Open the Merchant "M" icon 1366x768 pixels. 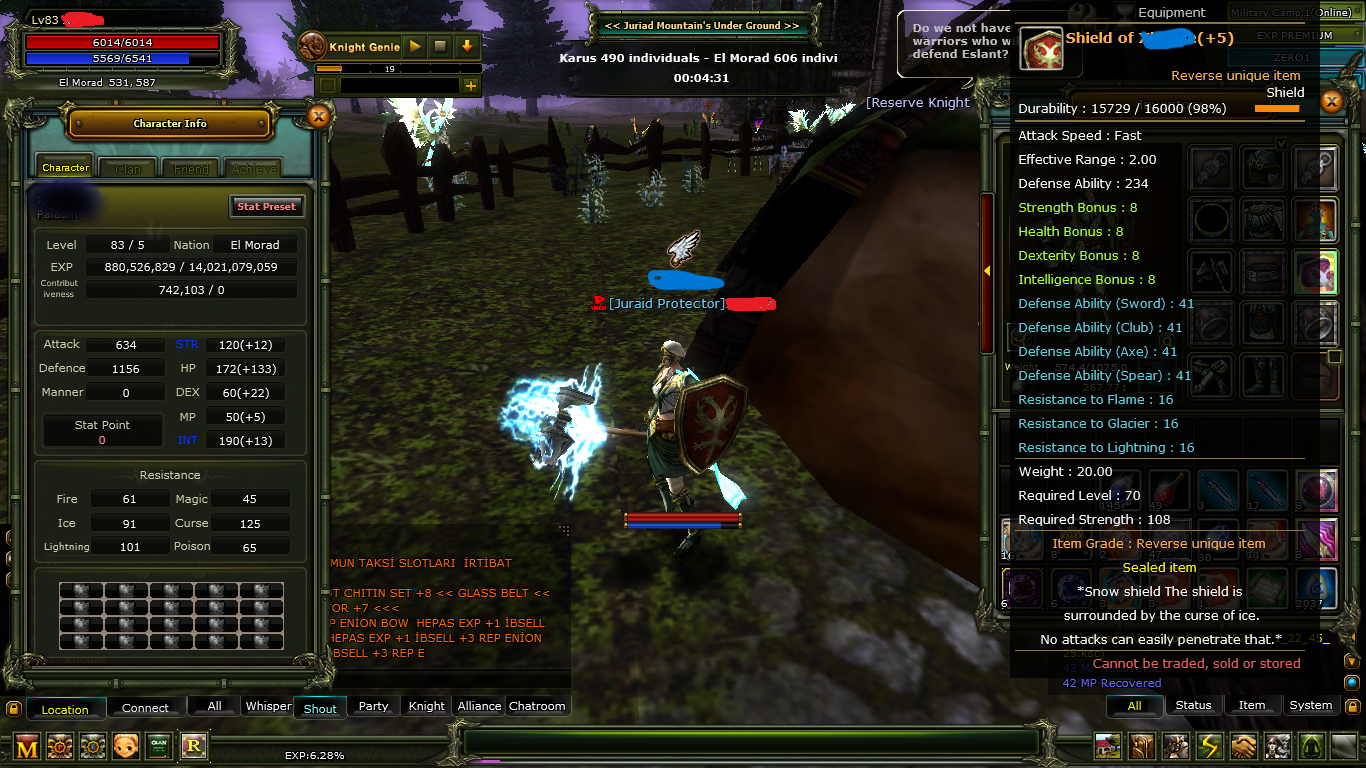27,746
